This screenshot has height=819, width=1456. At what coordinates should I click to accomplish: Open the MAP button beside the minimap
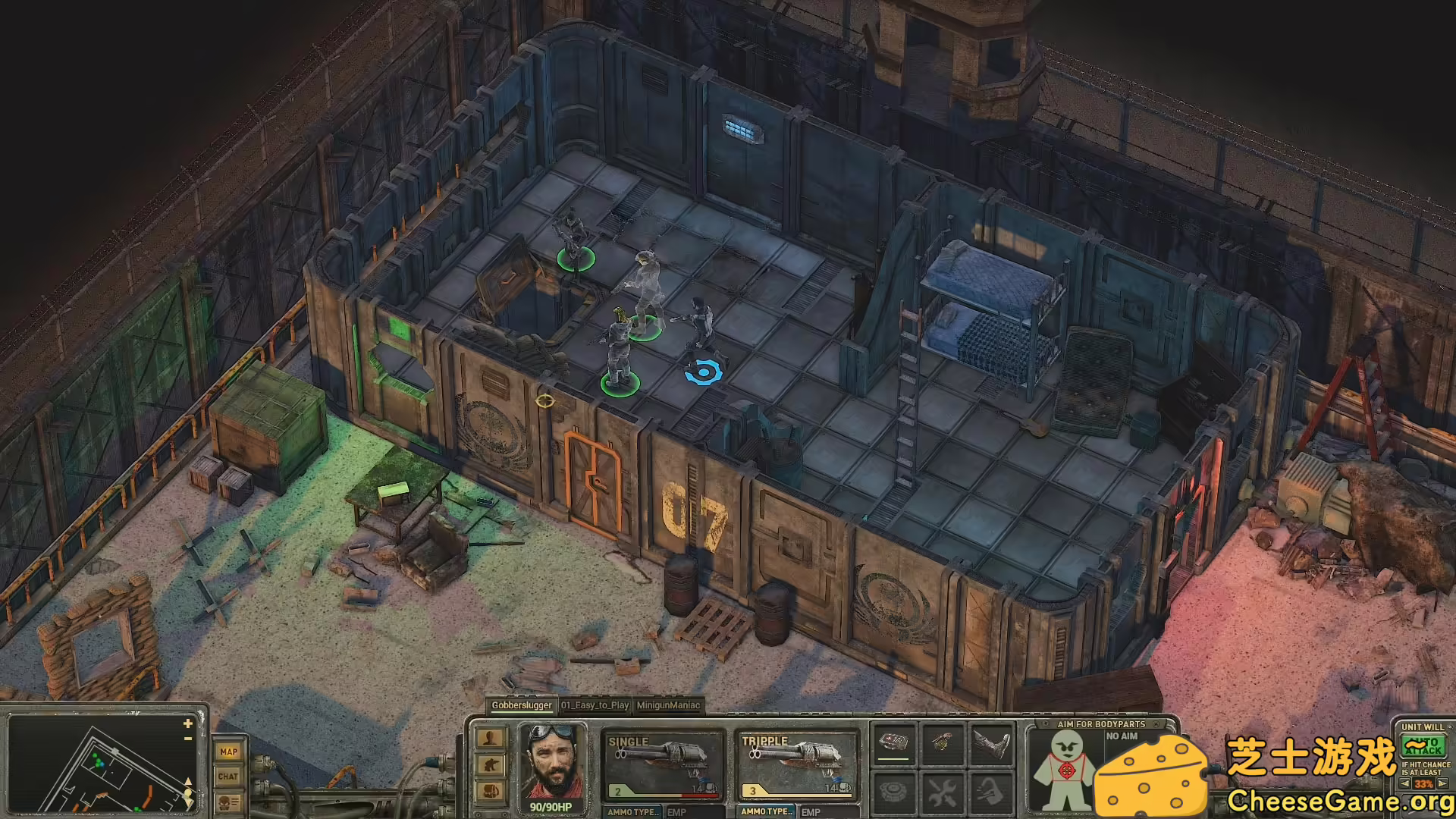click(x=228, y=752)
